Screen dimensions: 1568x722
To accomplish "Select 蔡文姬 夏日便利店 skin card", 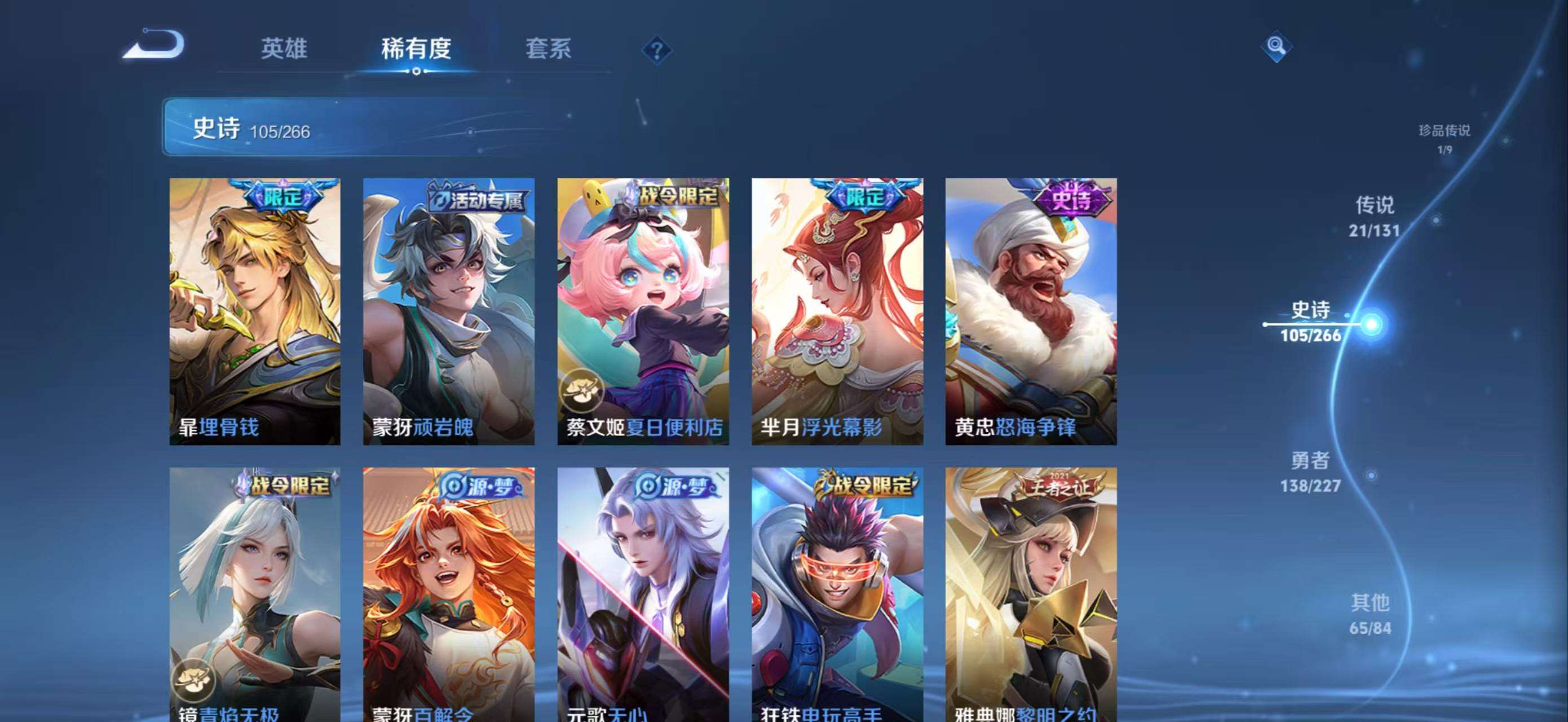I will pos(643,311).
